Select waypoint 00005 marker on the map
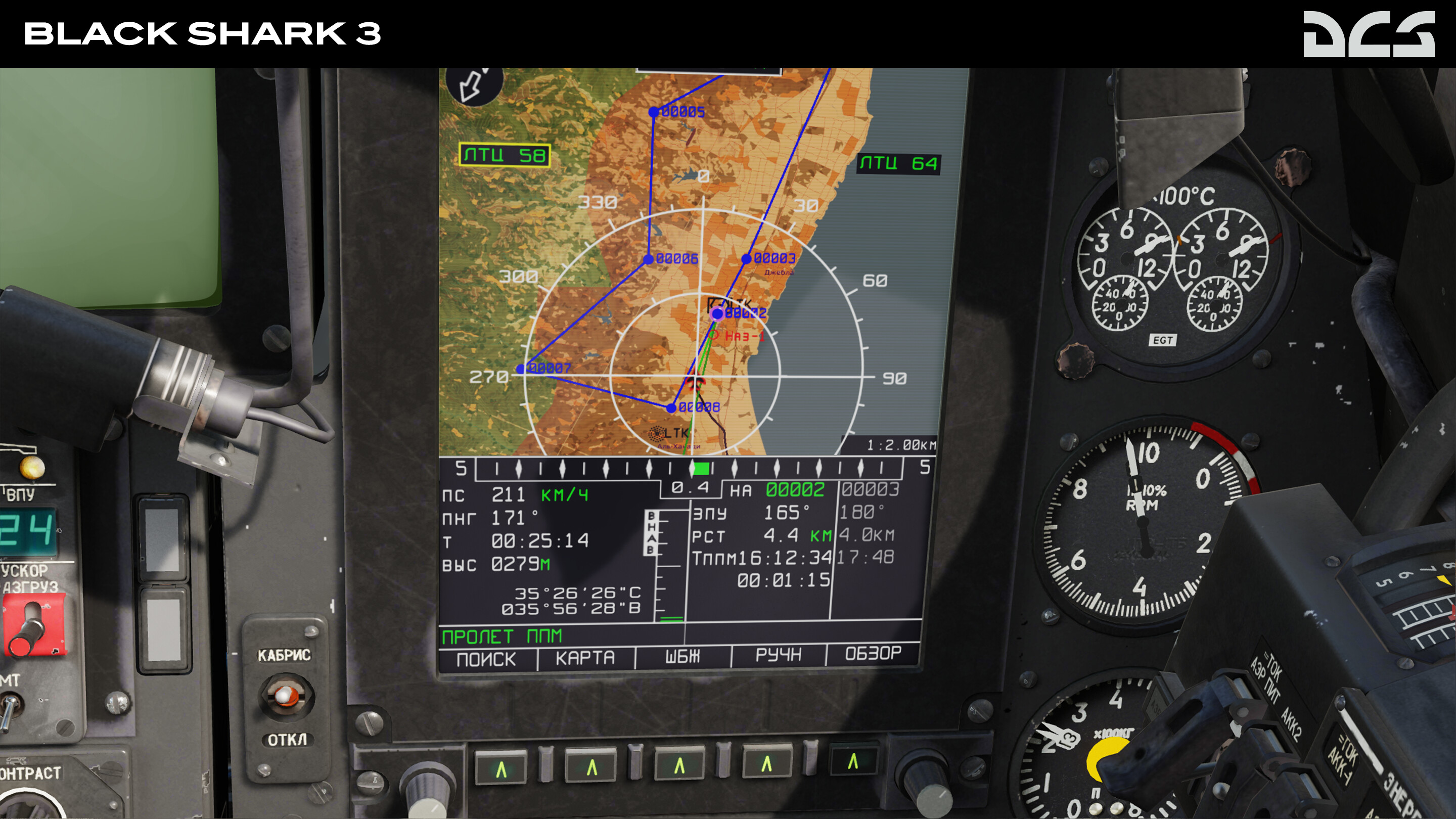This screenshot has width=1456, height=819. [653, 112]
